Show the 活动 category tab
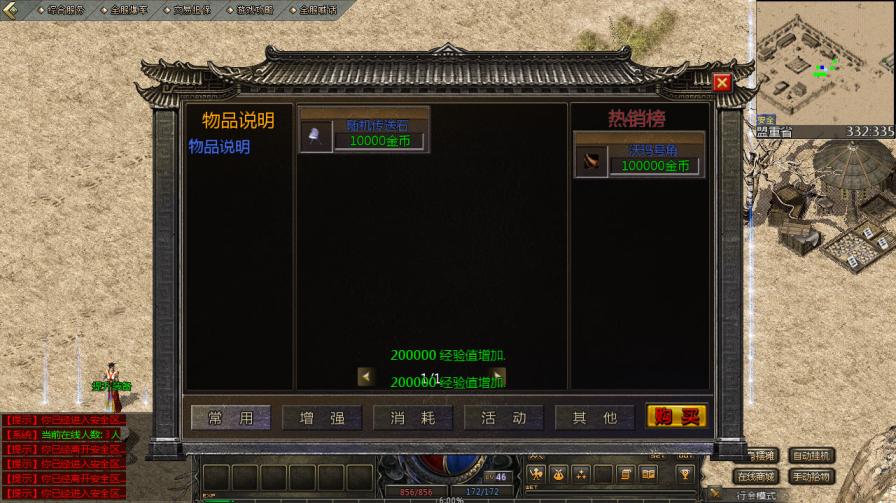The width and height of the screenshot is (896, 503). 503,418
